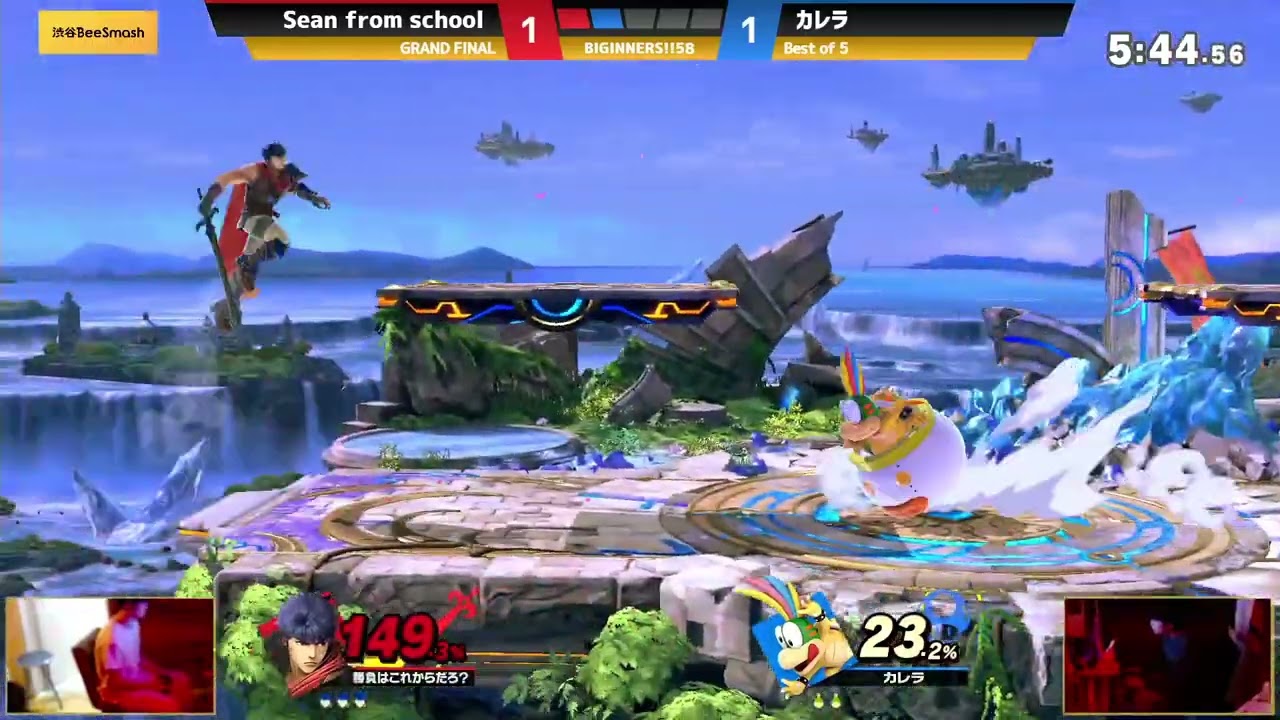Viewport: 1280px width, 720px height.
Task: Click the blue filled game-count square
Action: point(606,21)
